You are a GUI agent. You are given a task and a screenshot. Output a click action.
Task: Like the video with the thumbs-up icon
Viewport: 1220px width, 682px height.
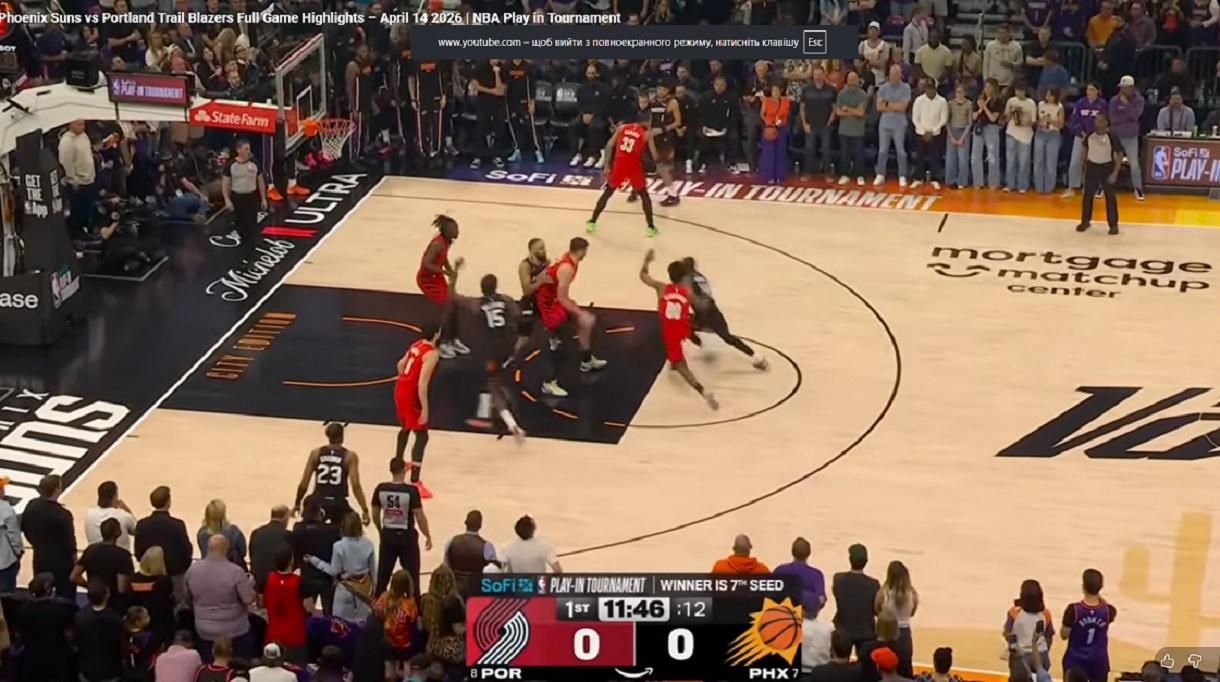[x=1167, y=661]
